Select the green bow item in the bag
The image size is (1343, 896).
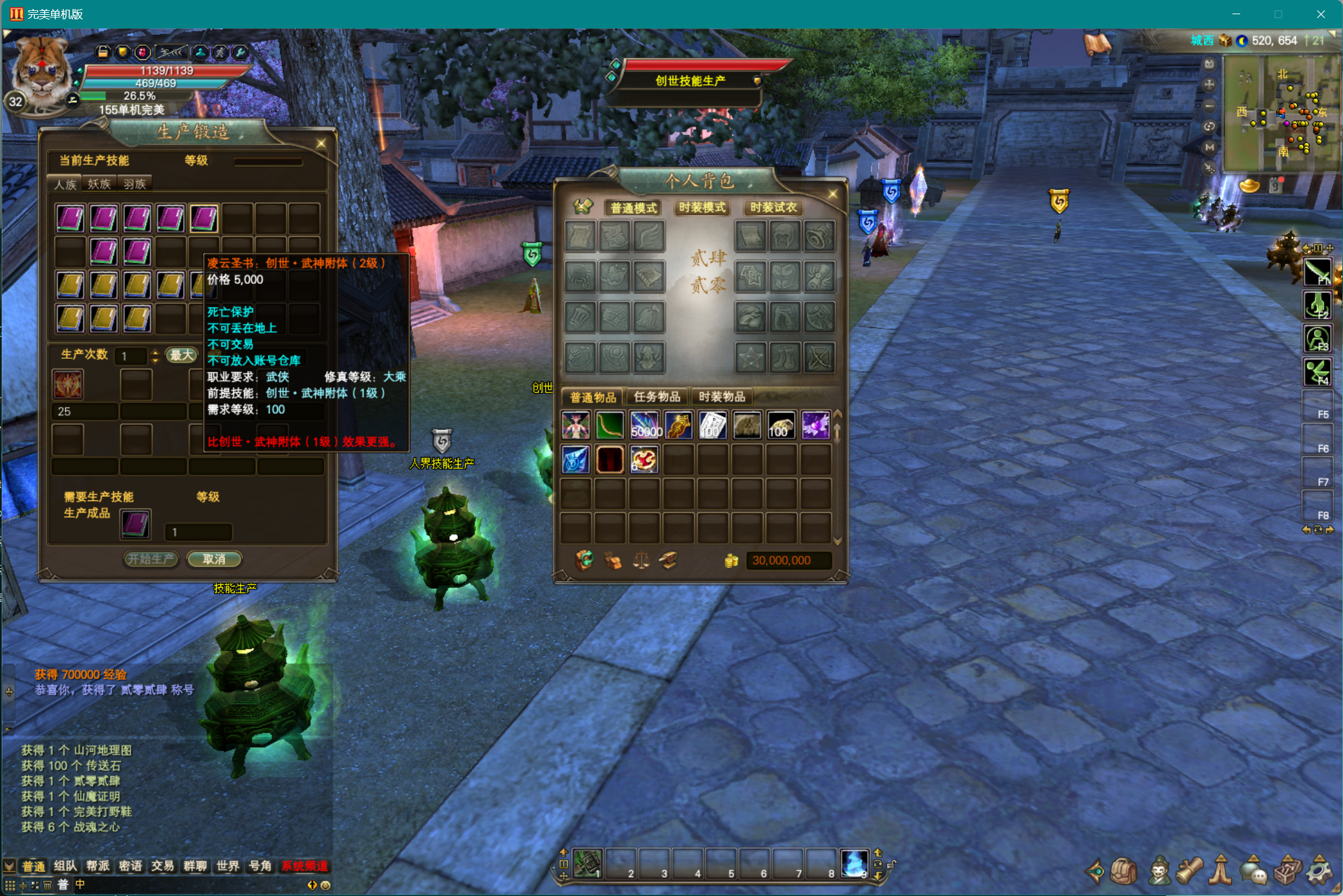tap(609, 426)
